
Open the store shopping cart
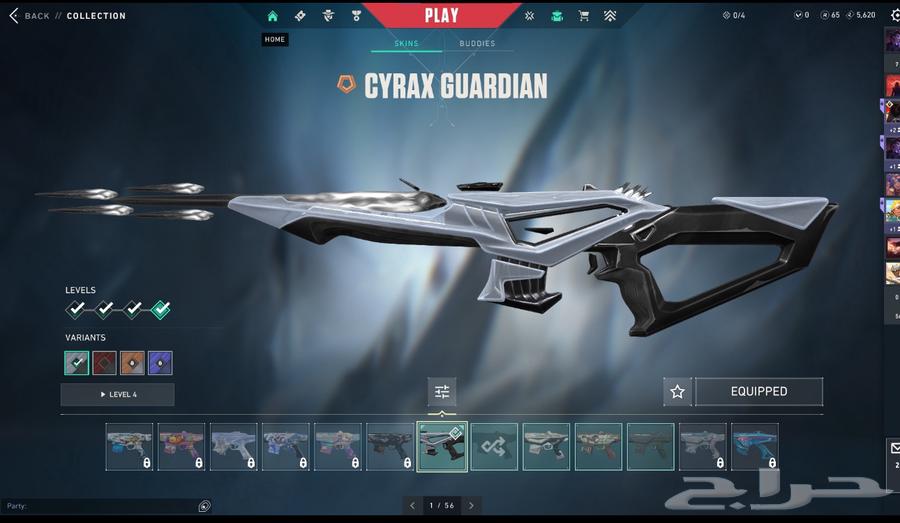coord(584,16)
